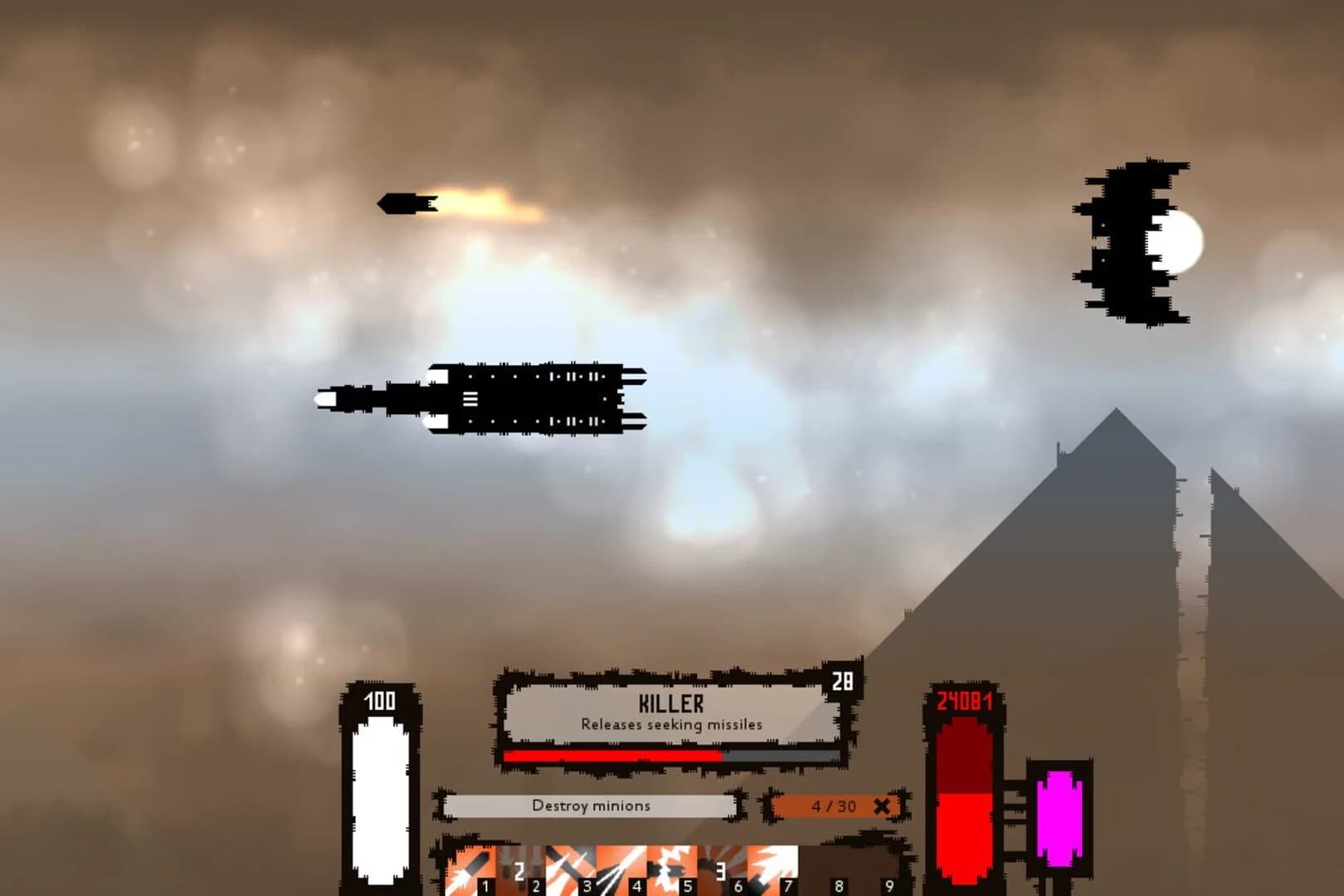Click the Destroy minions quest banner
Image resolution: width=1344 pixels, height=896 pixels.
[x=591, y=806]
